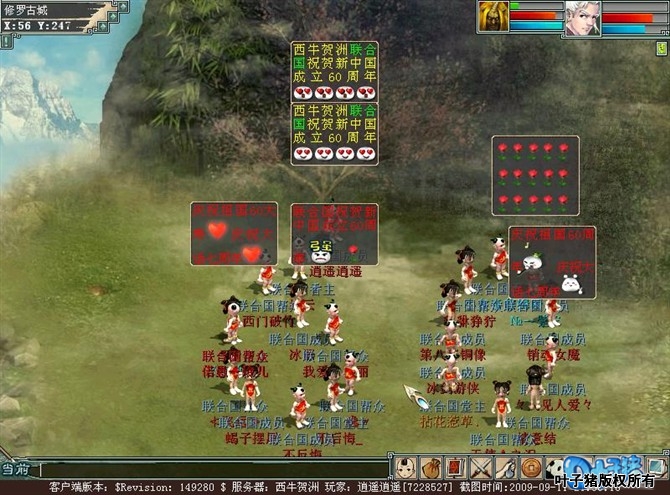Viewport: 670px width, 495px height.
Task: Select the white-haired player portrait
Action: [x=582, y=18]
